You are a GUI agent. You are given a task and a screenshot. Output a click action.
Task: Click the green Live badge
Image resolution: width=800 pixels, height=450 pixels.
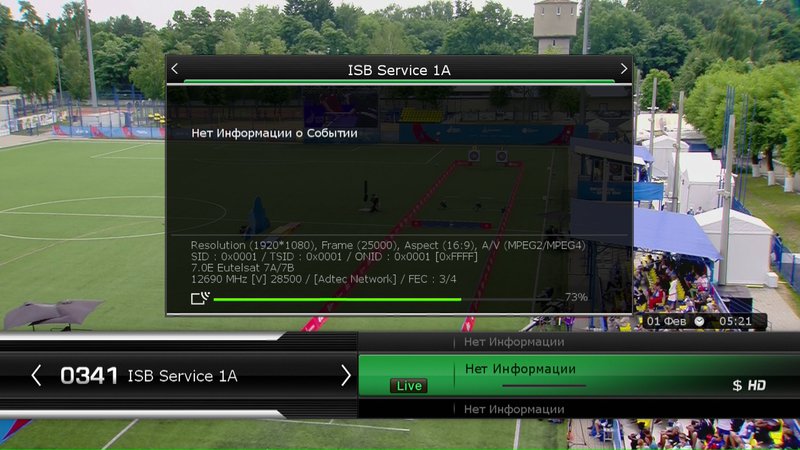[x=408, y=385]
